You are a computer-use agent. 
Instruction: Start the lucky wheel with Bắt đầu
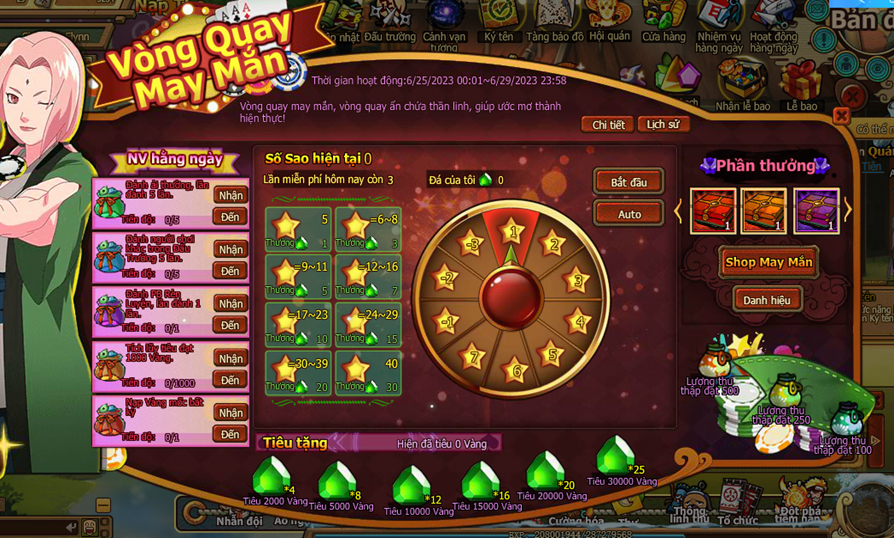(x=628, y=182)
